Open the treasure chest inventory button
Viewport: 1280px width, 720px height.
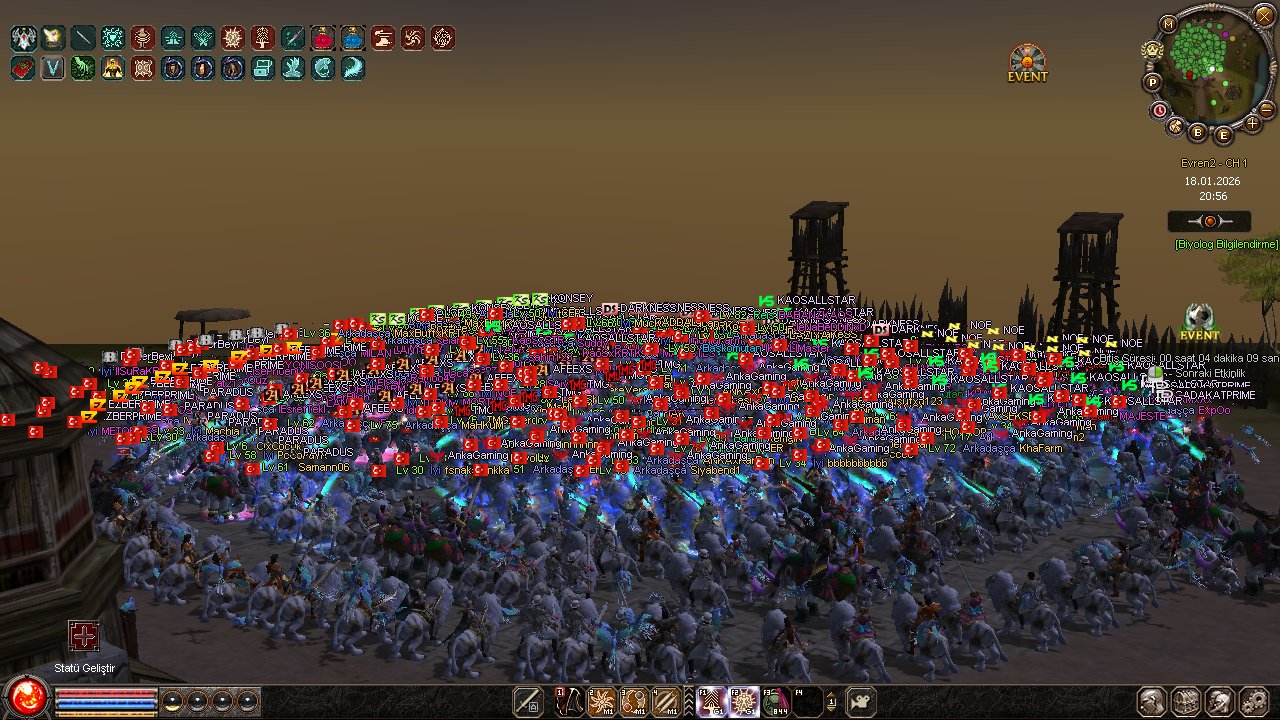point(1186,701)
